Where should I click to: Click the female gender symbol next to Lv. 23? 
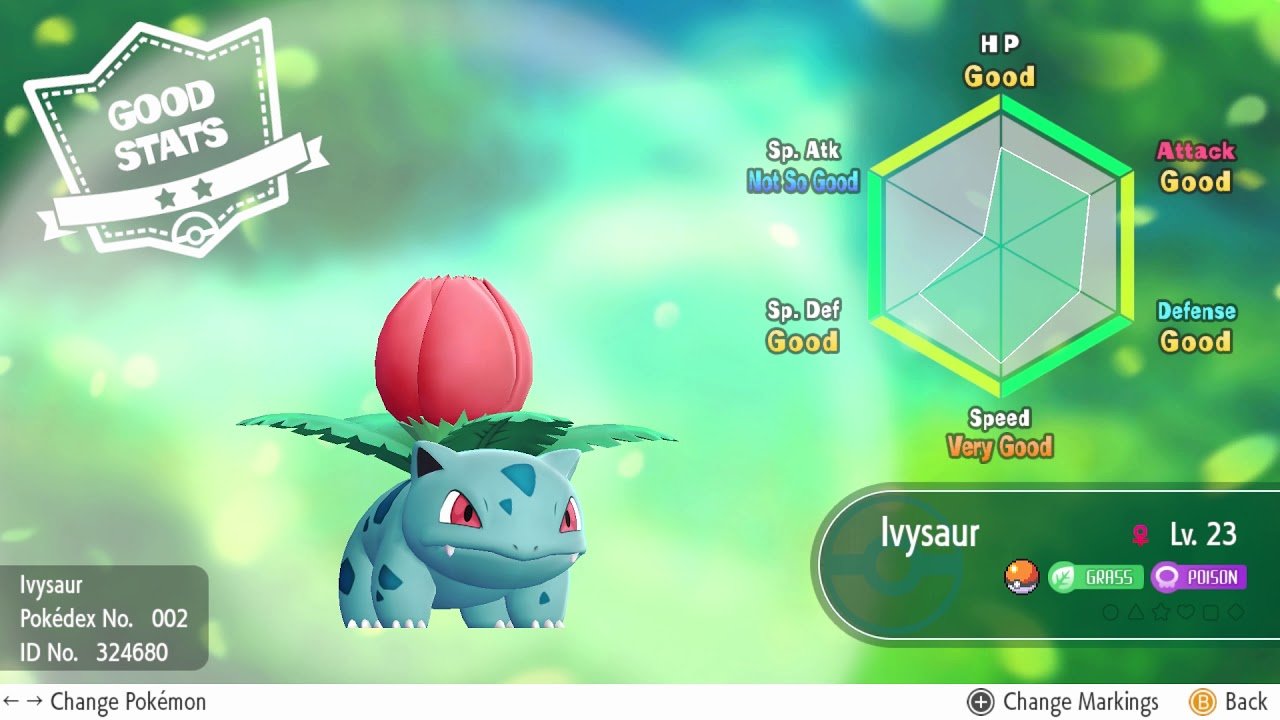coord(1140,533)
